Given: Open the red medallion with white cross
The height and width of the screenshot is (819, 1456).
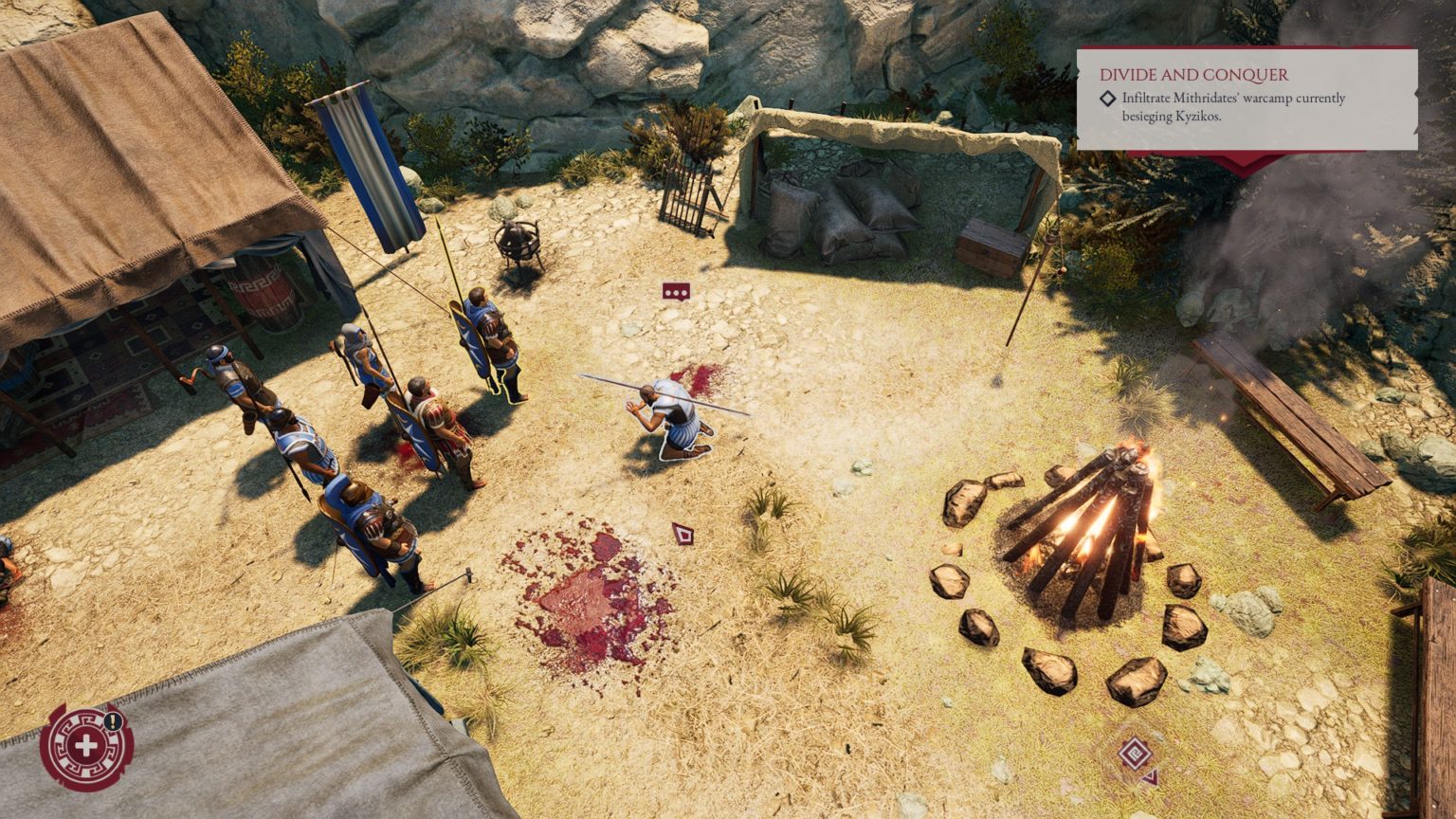Looking at the screenshot, I should pos(85,747).
